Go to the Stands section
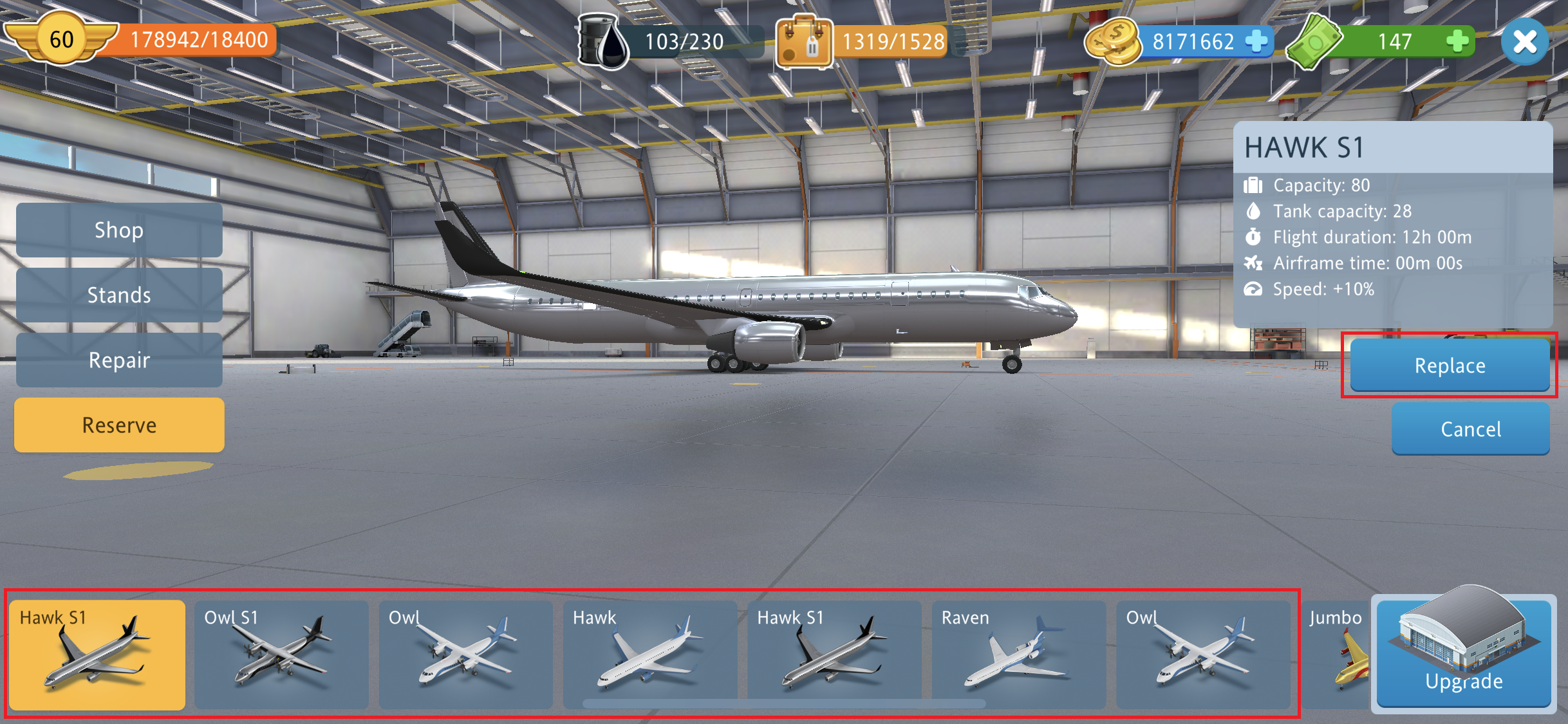The image size is (1568, 724). tap(119, 295)
